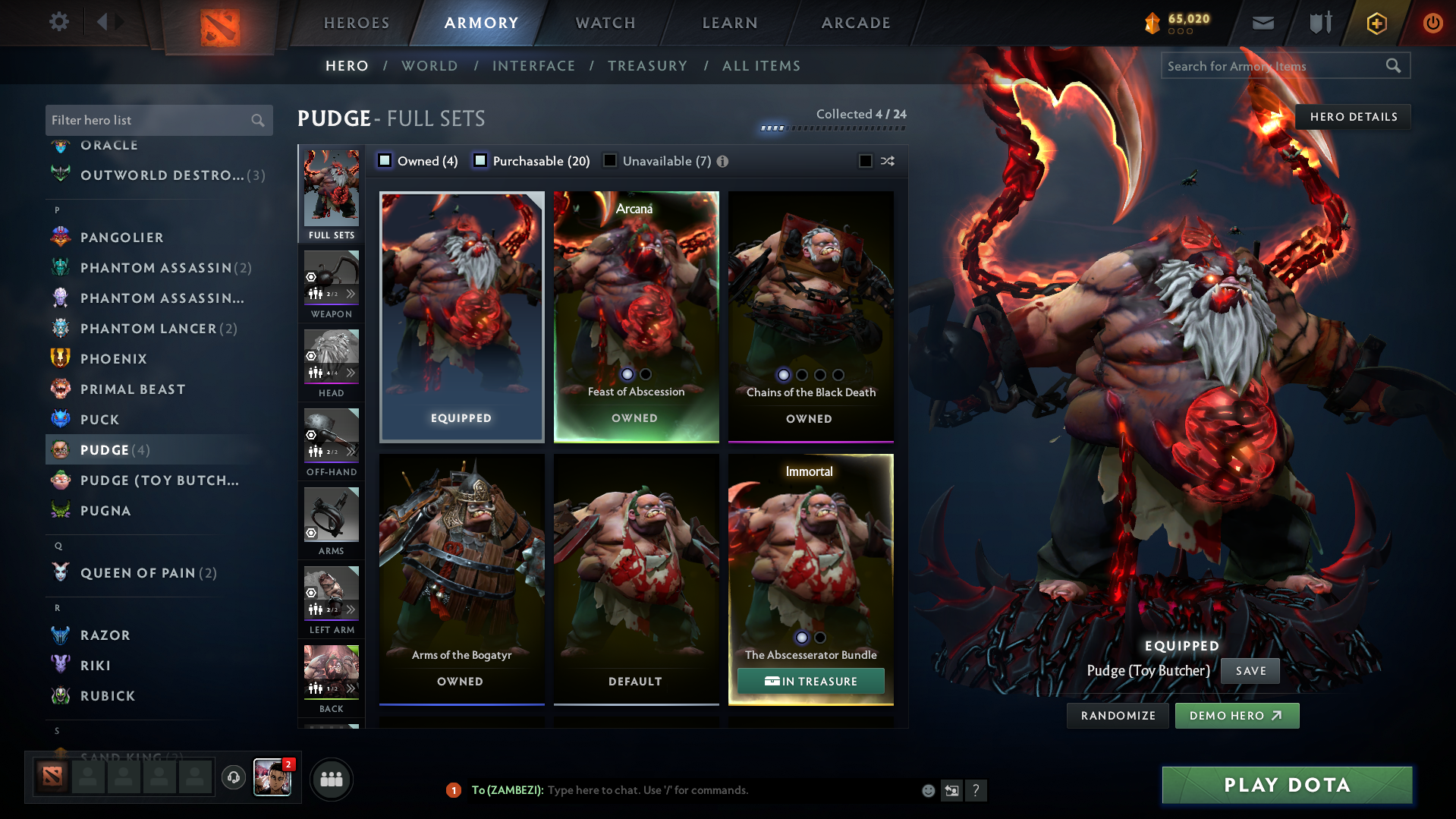Expand the Weapon slot item list

point(351,293)
